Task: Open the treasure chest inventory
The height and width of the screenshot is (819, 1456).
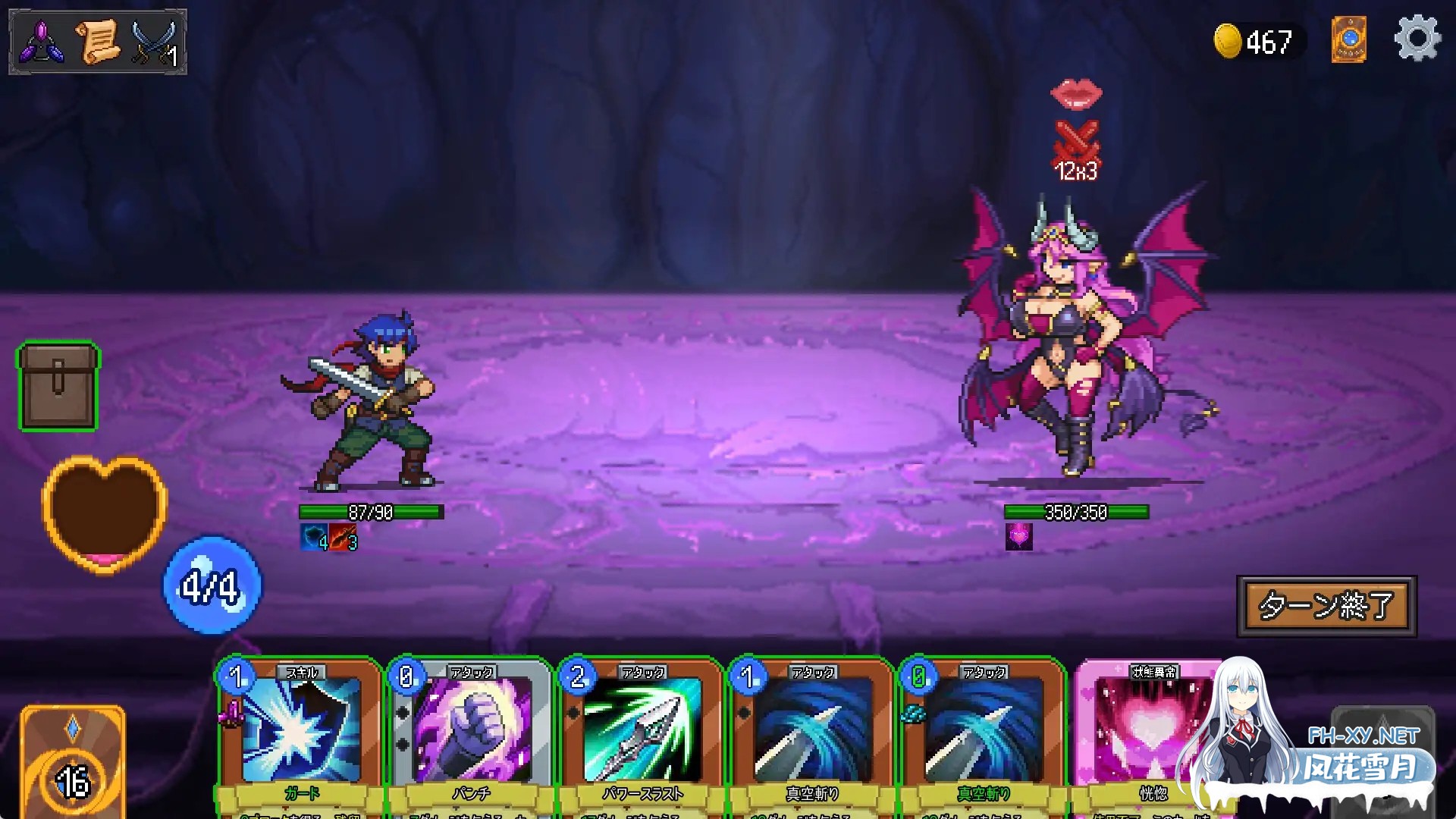Action: point(58,387)
